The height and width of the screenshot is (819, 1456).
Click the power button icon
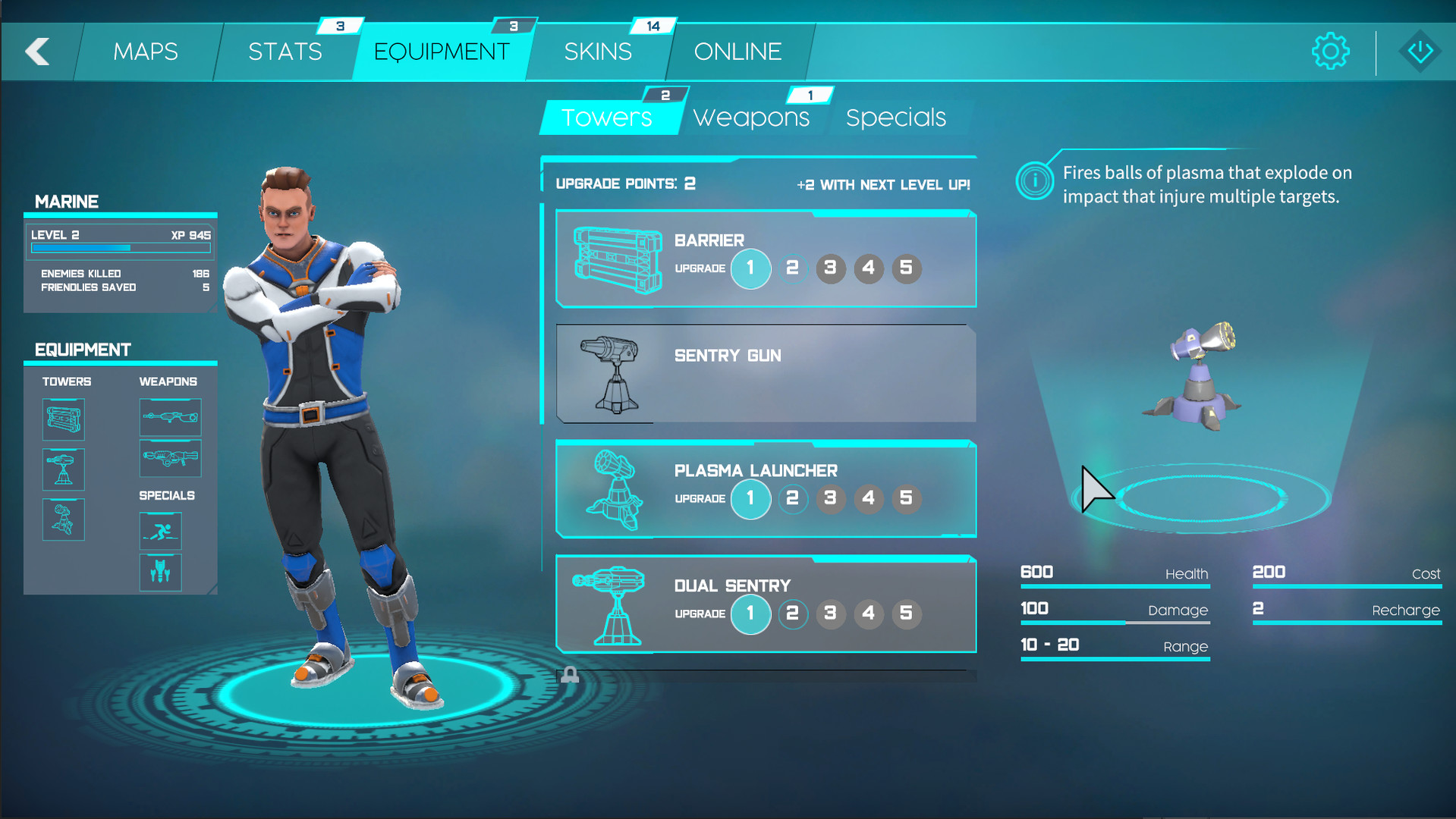point(1420,52)
